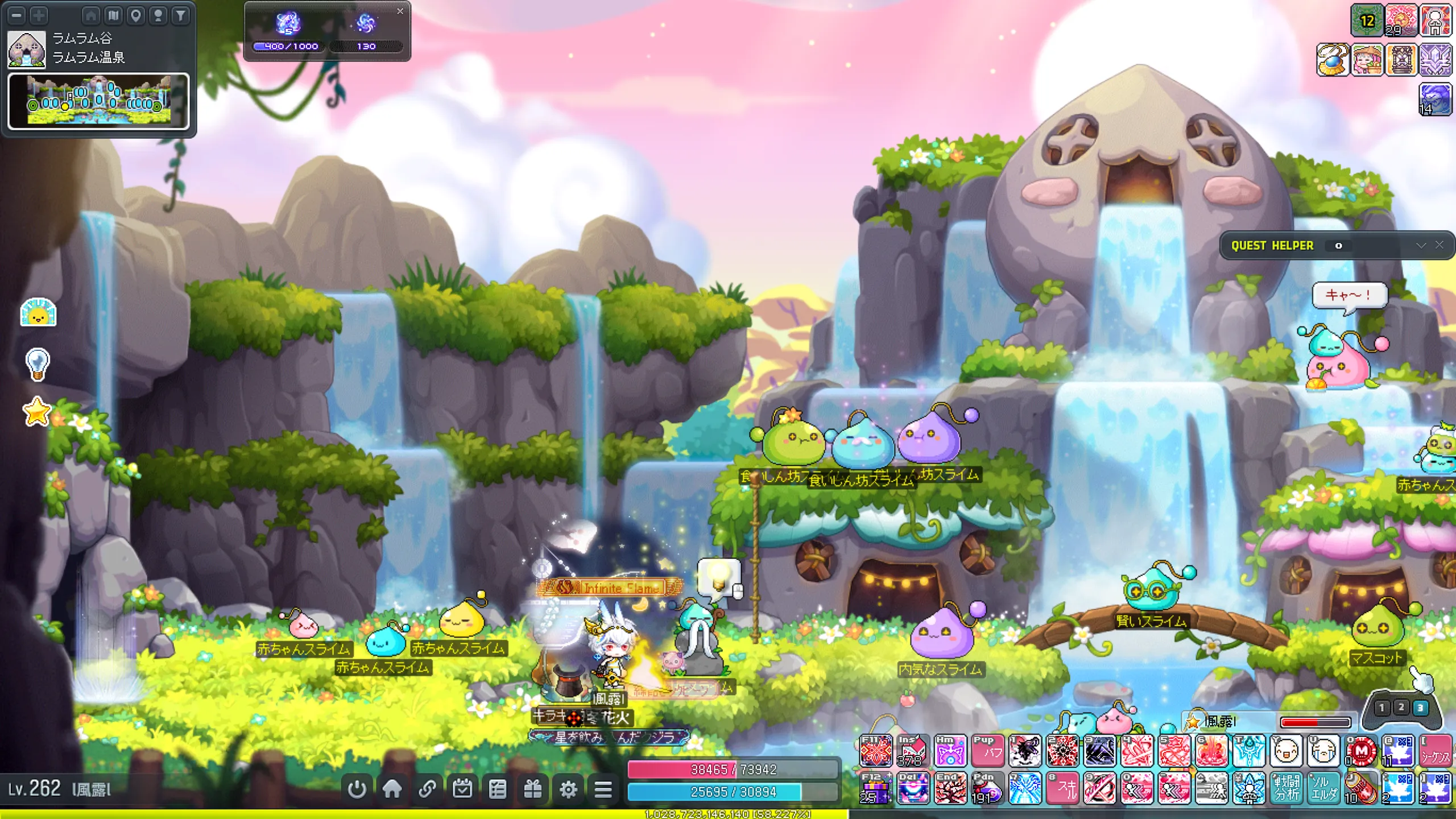Close the 400/1000 gauge panel
This screenshot has width=1456, height=819.
400,11
